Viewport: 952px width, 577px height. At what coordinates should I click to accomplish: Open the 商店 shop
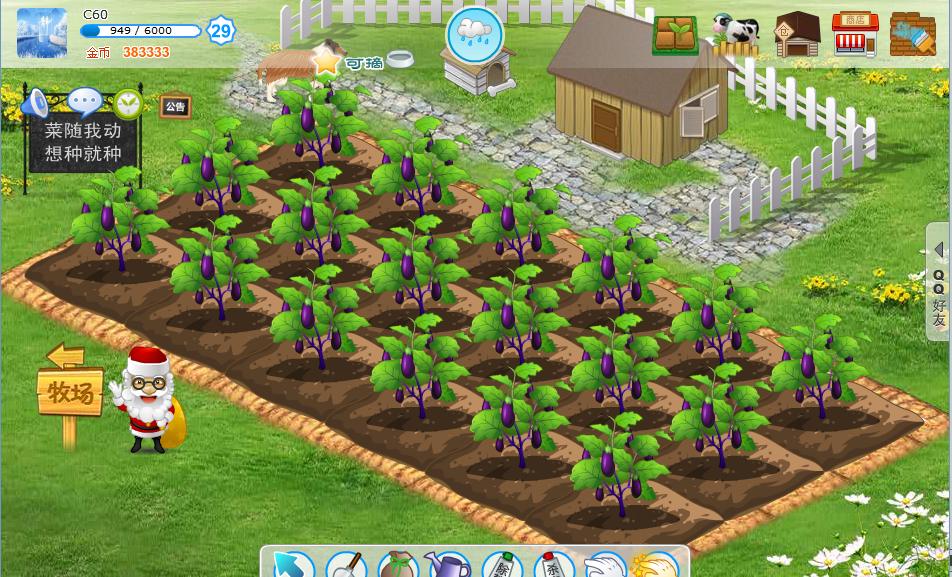point(855,35)
